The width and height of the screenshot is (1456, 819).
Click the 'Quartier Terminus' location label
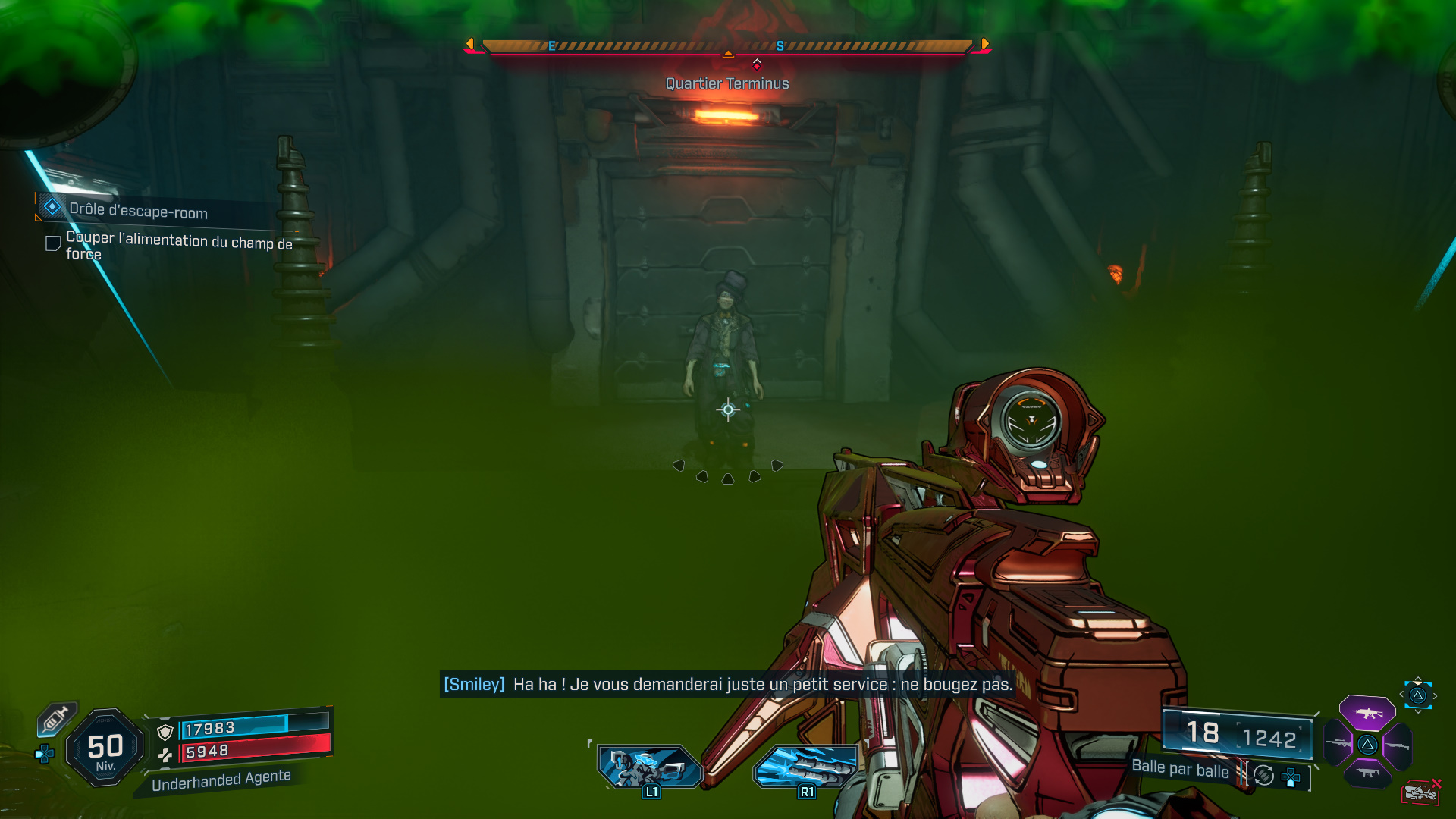(x=726, y=83)
